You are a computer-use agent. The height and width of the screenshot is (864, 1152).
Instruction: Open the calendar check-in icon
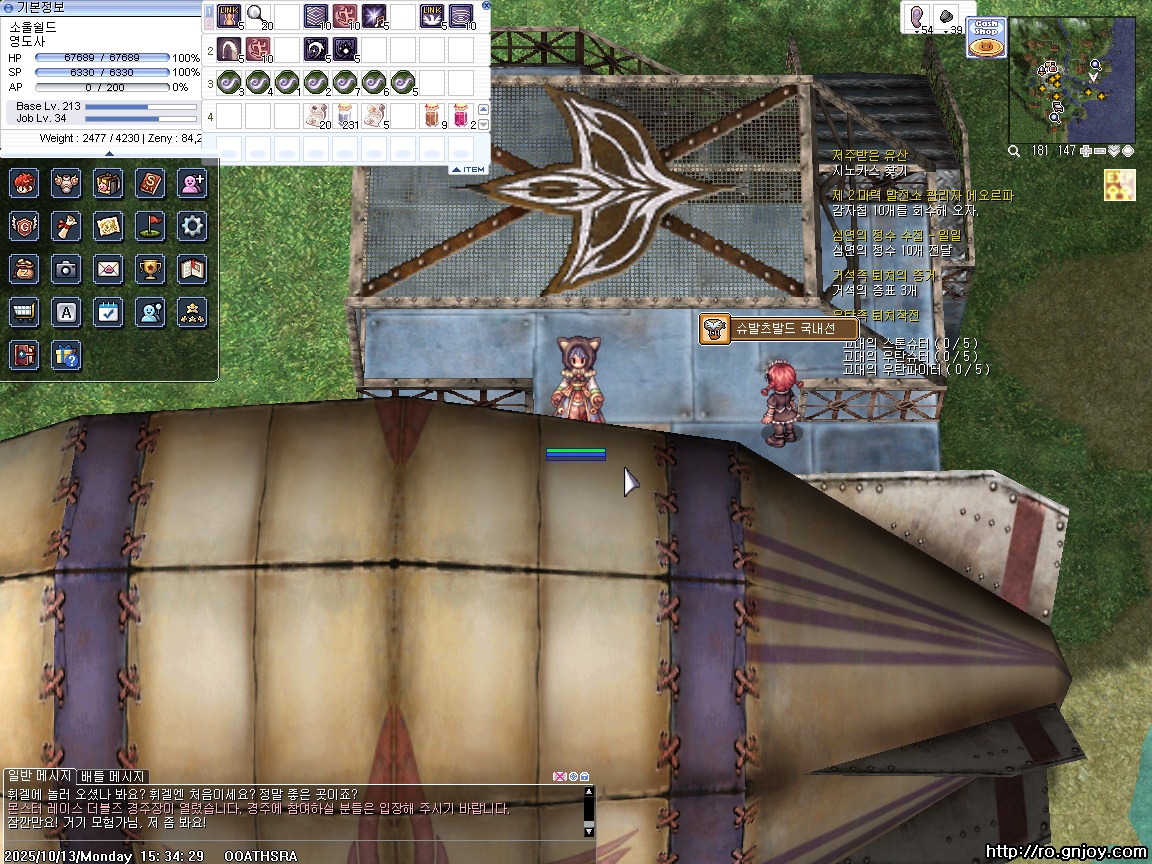coord(108,312)
